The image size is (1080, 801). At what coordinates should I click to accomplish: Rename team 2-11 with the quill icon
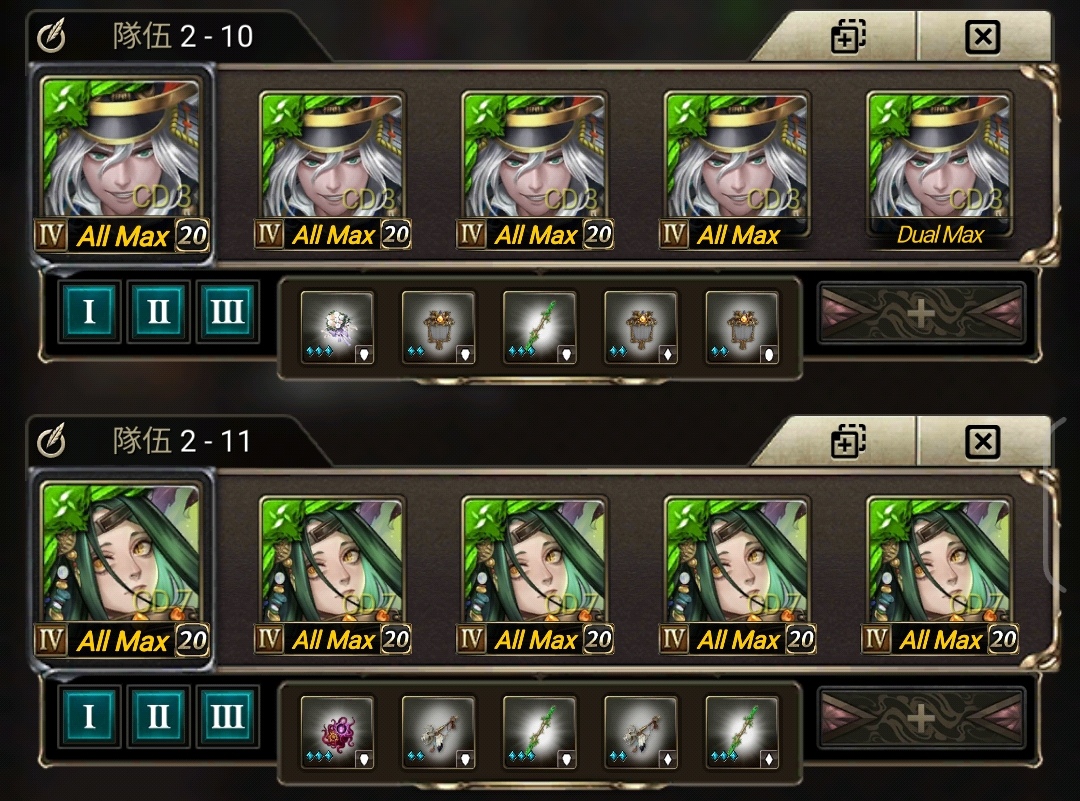[x=51, y=441]
